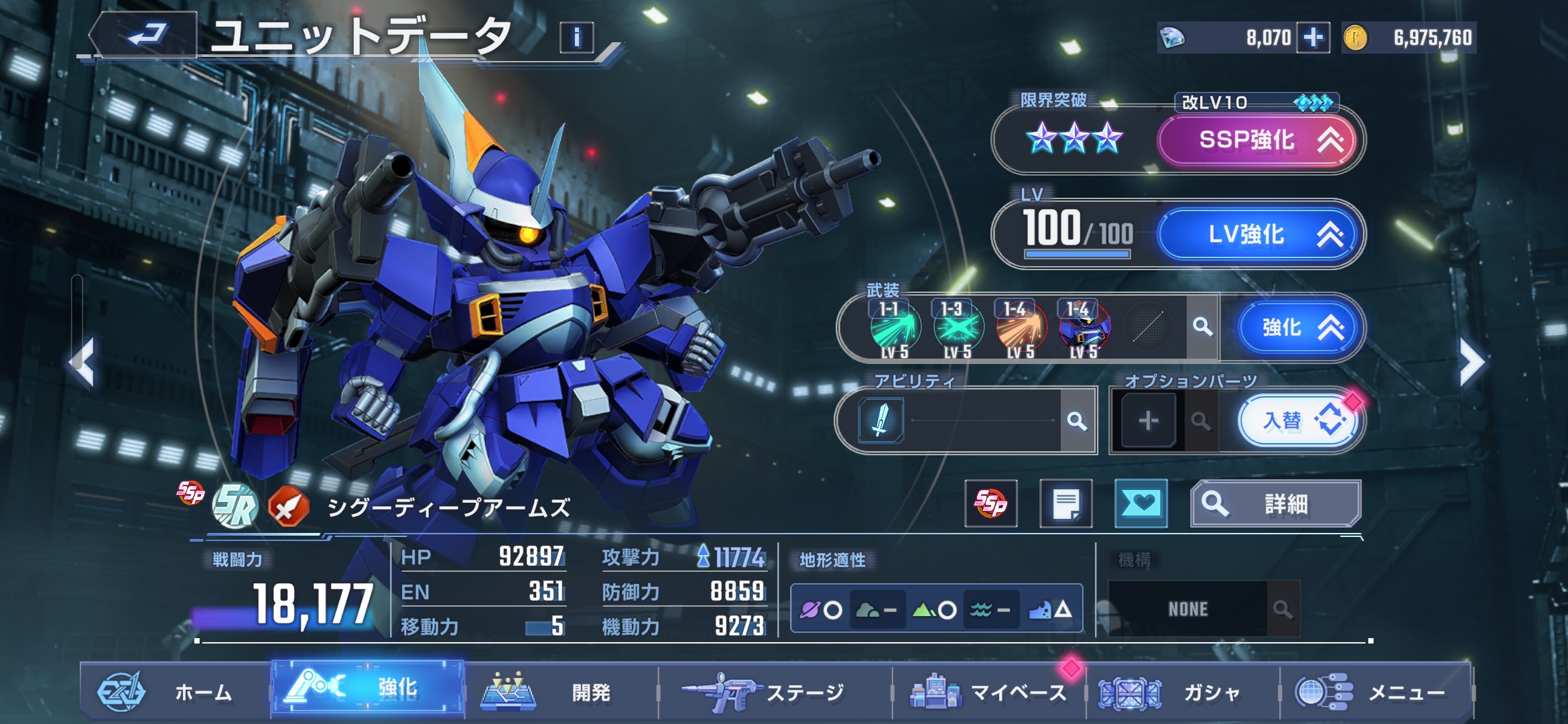Add an option part in the plus slot
Image resolution: width=1568 pixels, height=724 pixels.
point(1149,421)
